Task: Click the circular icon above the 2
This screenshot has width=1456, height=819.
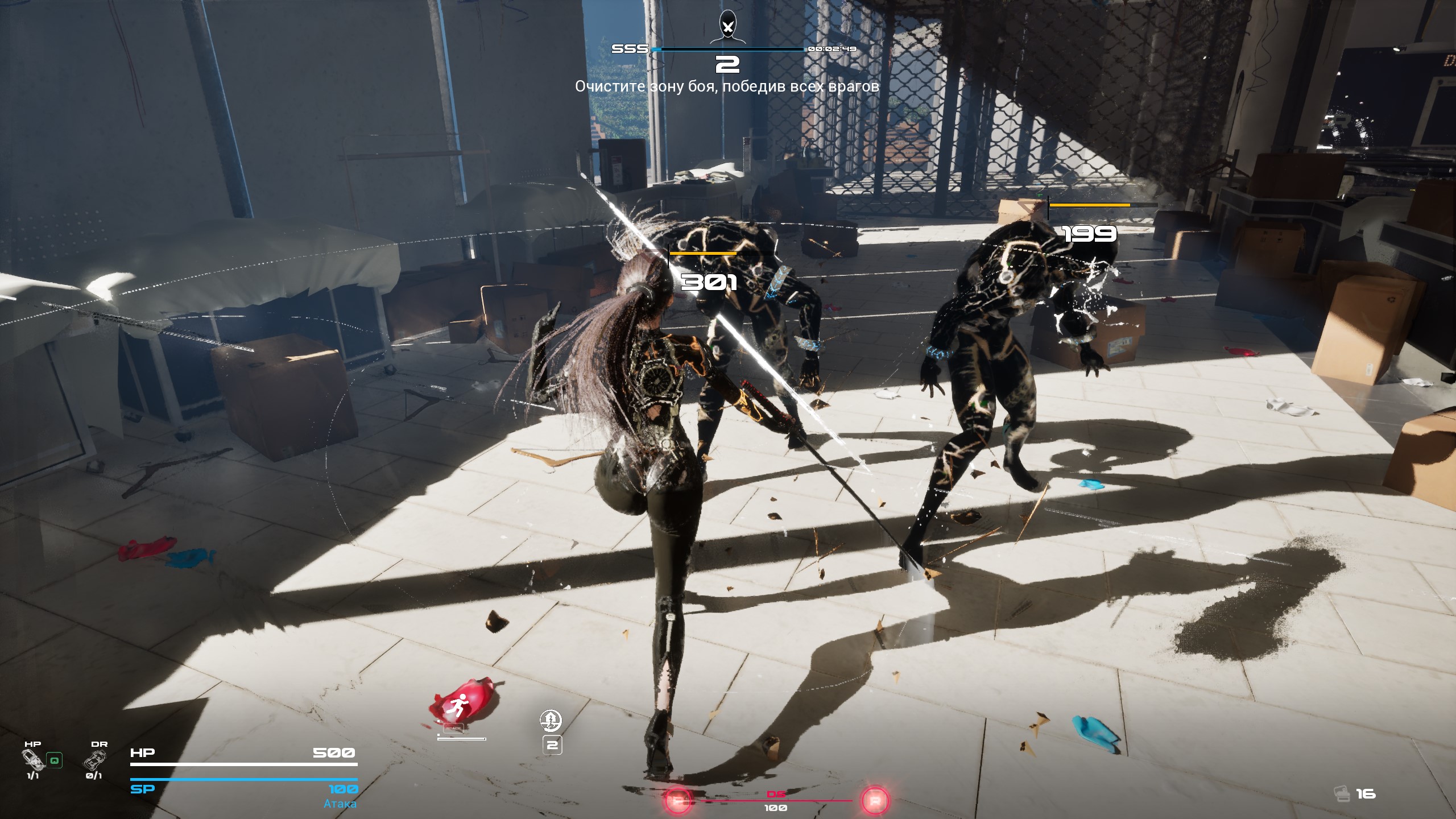Action: coord(551,721)
